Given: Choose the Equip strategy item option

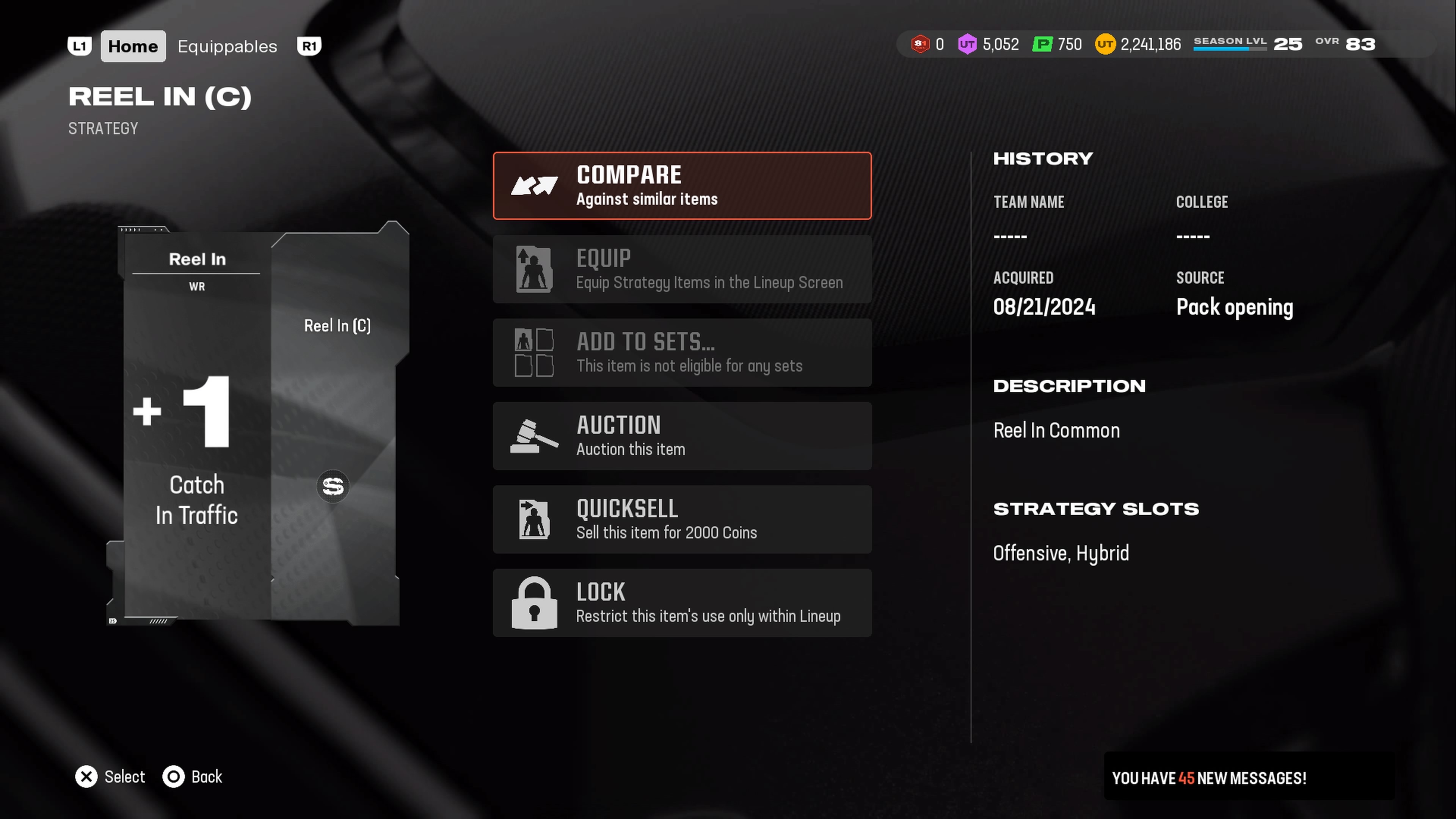Looking at the screenshot, I should coord(682,269).
